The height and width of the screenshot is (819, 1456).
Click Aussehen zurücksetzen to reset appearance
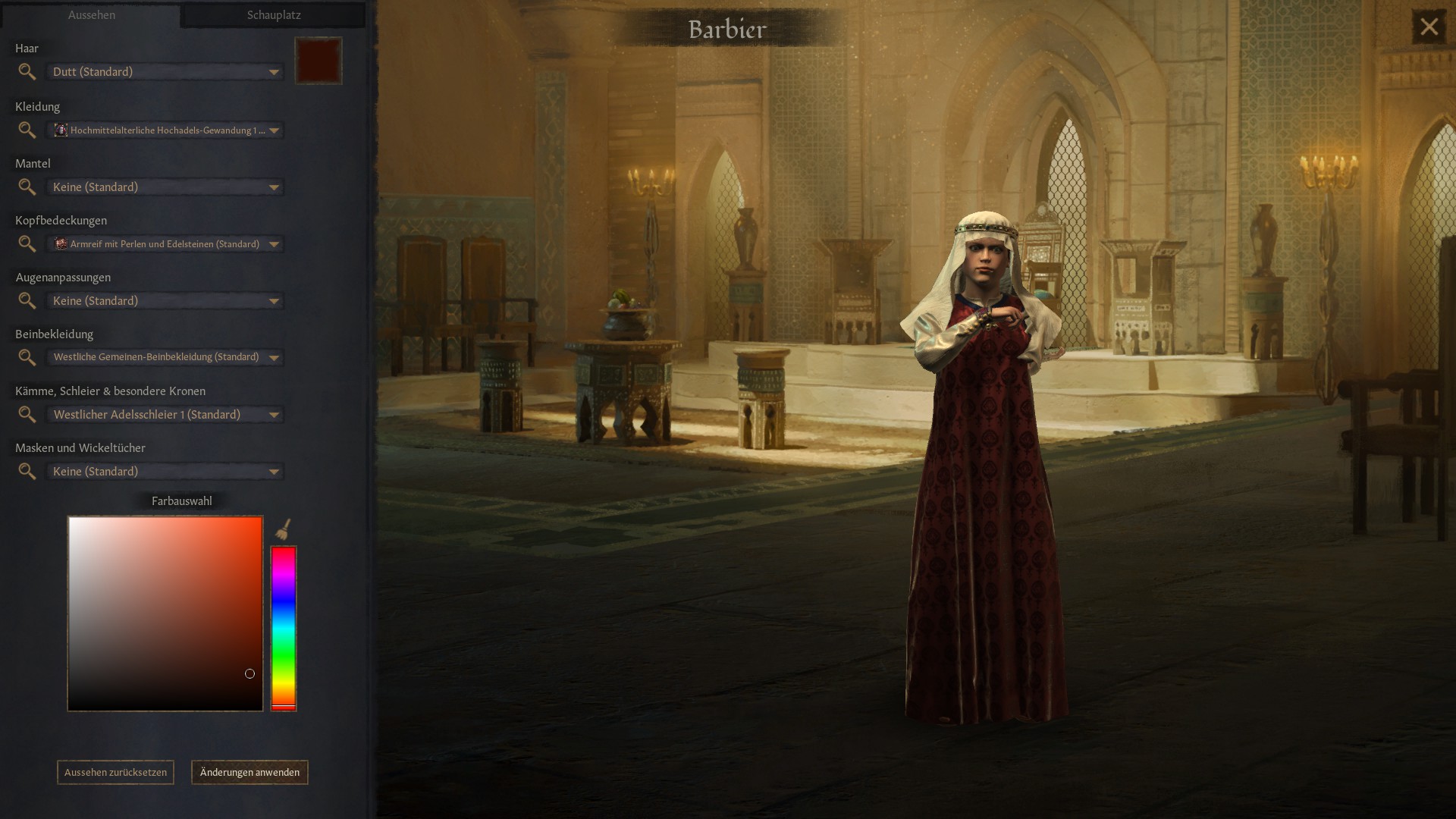click(115, 772)
